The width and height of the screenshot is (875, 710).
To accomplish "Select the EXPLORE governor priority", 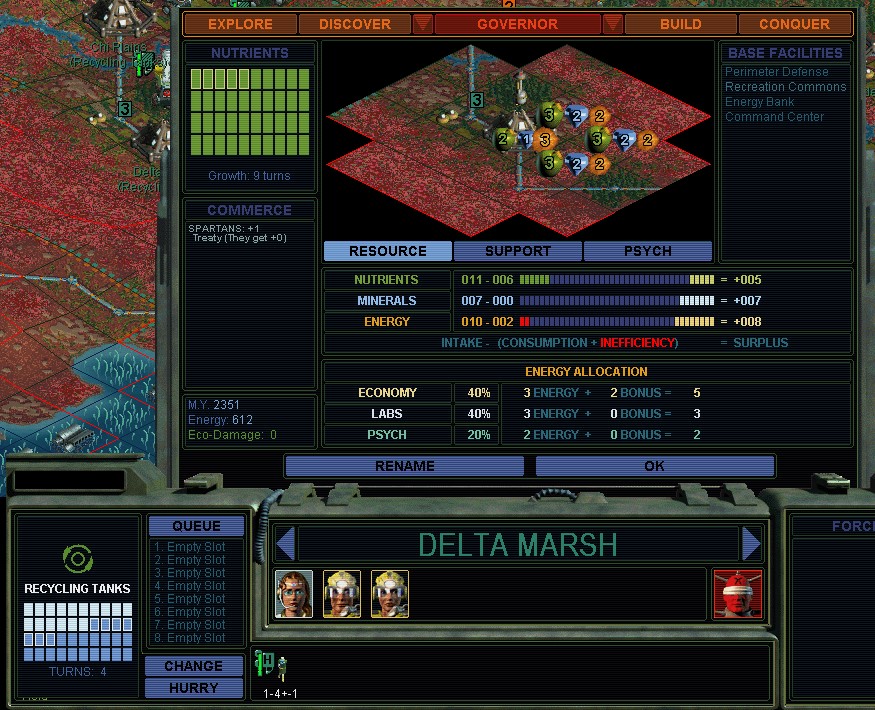I will point(240,24).
